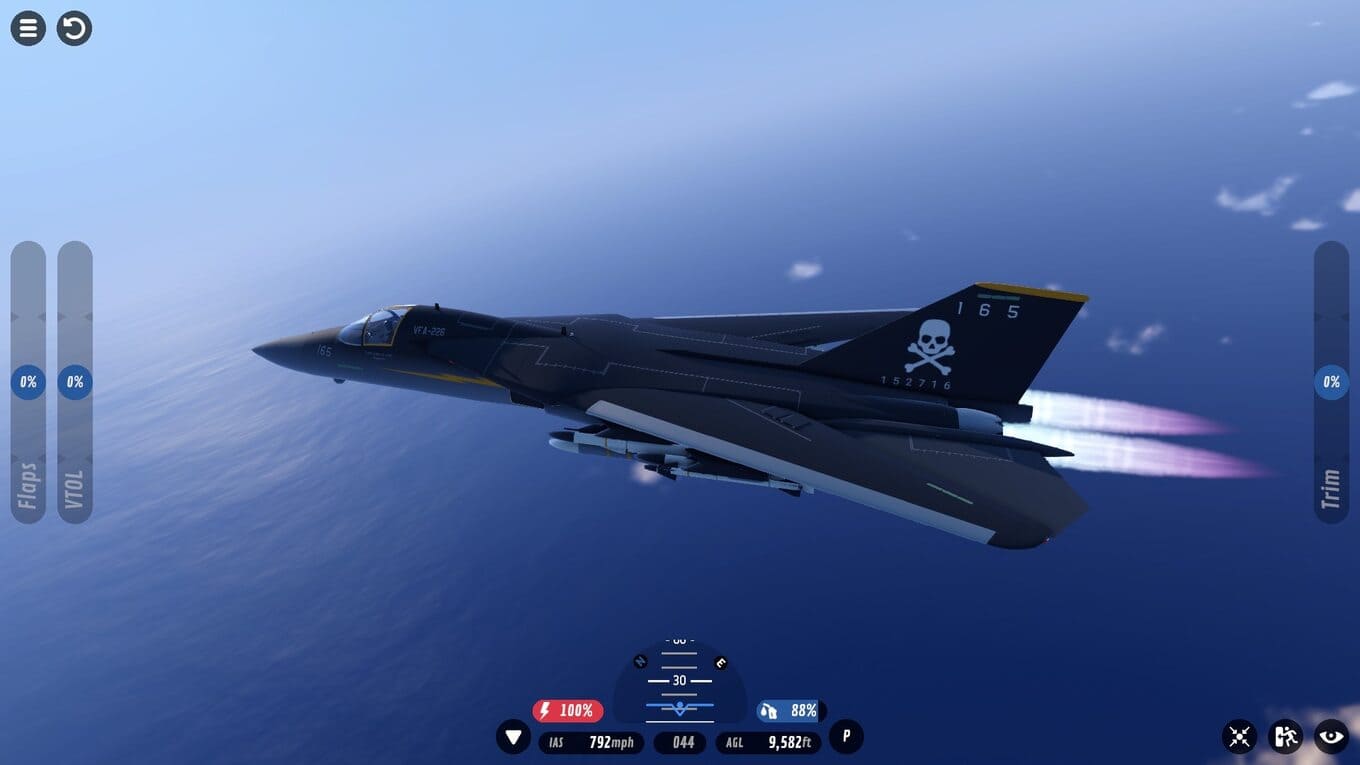Image resolution: width=1360 pixels, height=765 pixels.
Task: Click the VTOL slider handle
Action: pyautogui.click(x=75, y=382)
